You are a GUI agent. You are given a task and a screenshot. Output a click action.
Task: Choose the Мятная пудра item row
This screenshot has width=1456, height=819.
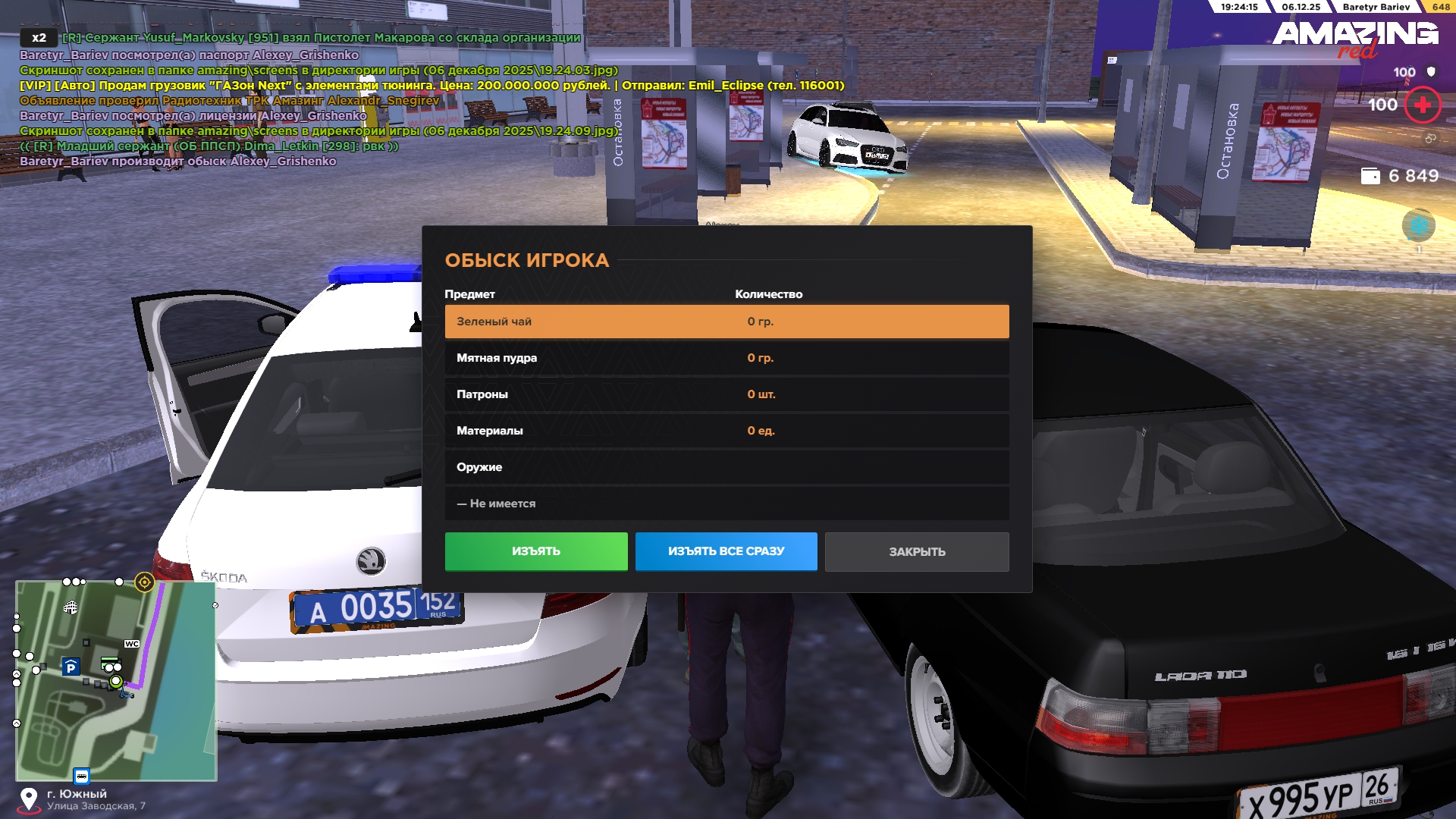tap(726, 358)
